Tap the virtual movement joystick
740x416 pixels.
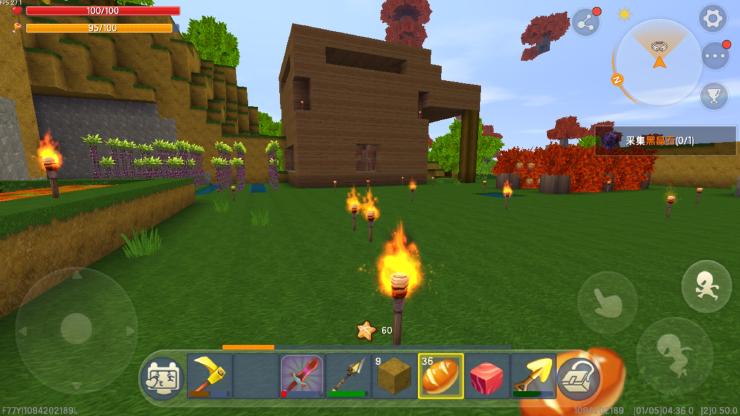(x=76, y=327)
